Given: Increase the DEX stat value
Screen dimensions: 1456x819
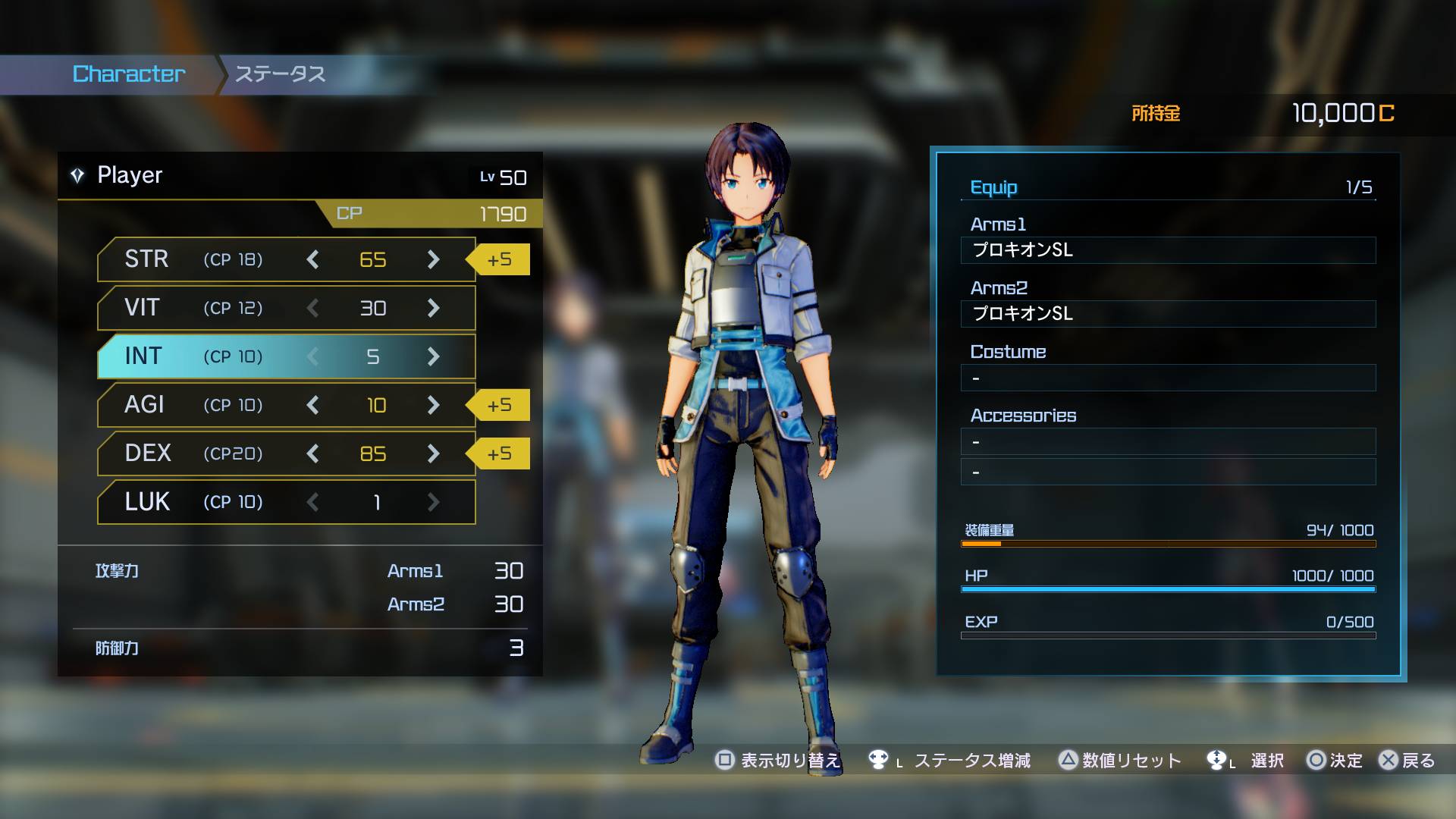Looking at the screenshot, I should tap(433, 453).
